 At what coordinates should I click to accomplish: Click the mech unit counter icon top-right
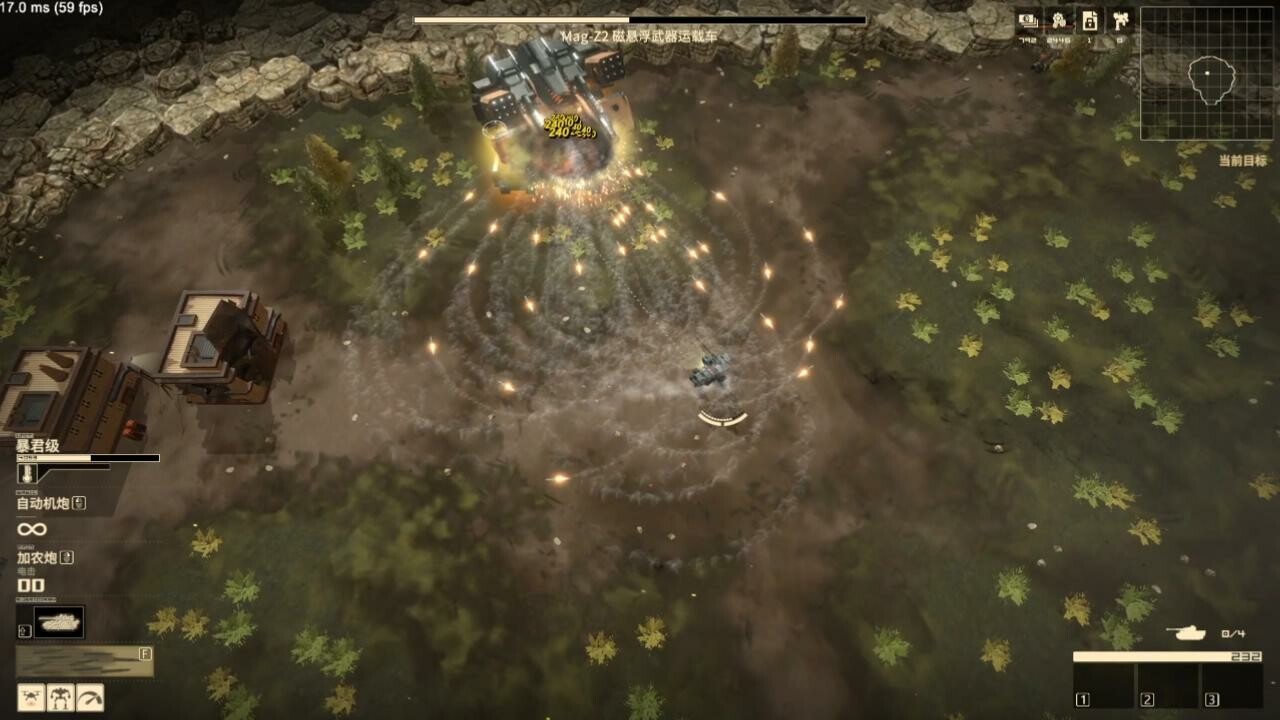pos(1121,19)
